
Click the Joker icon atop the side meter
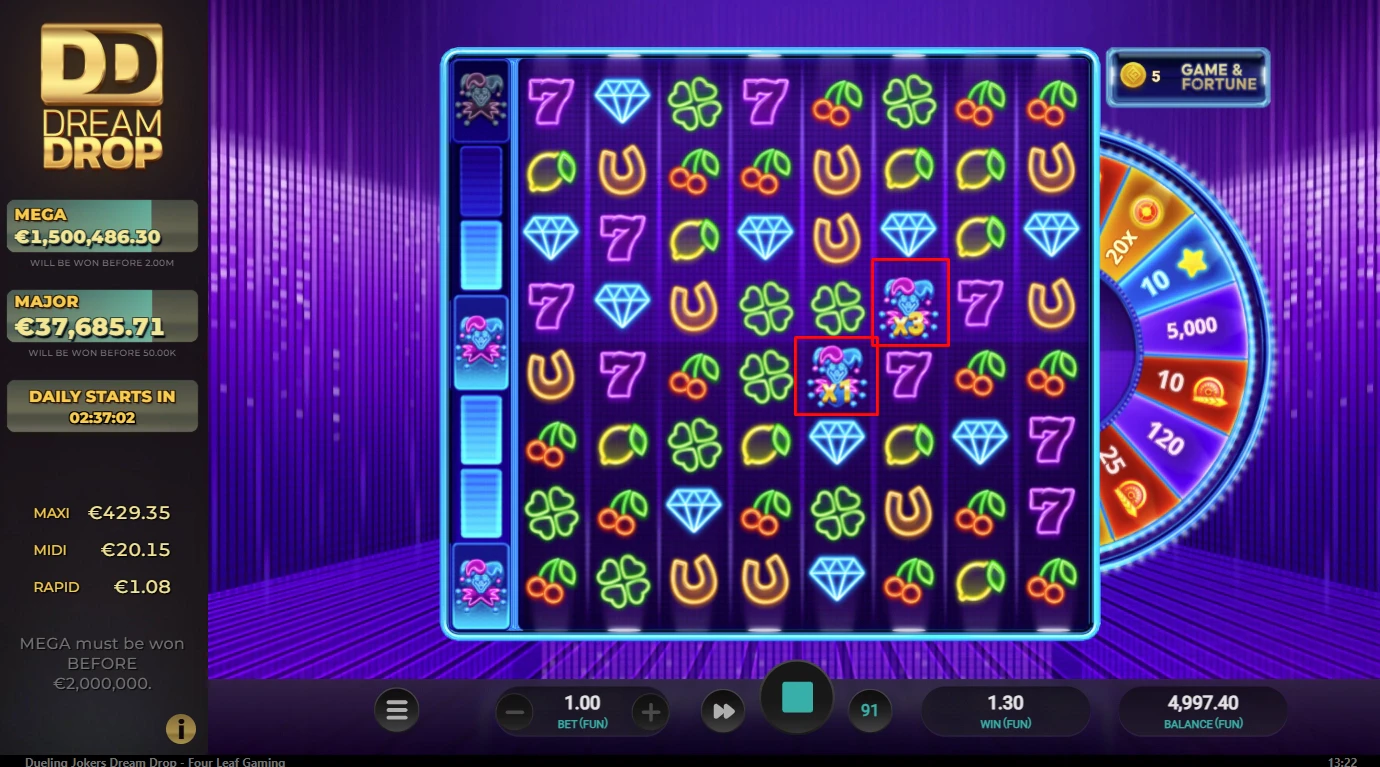[482, 100]
